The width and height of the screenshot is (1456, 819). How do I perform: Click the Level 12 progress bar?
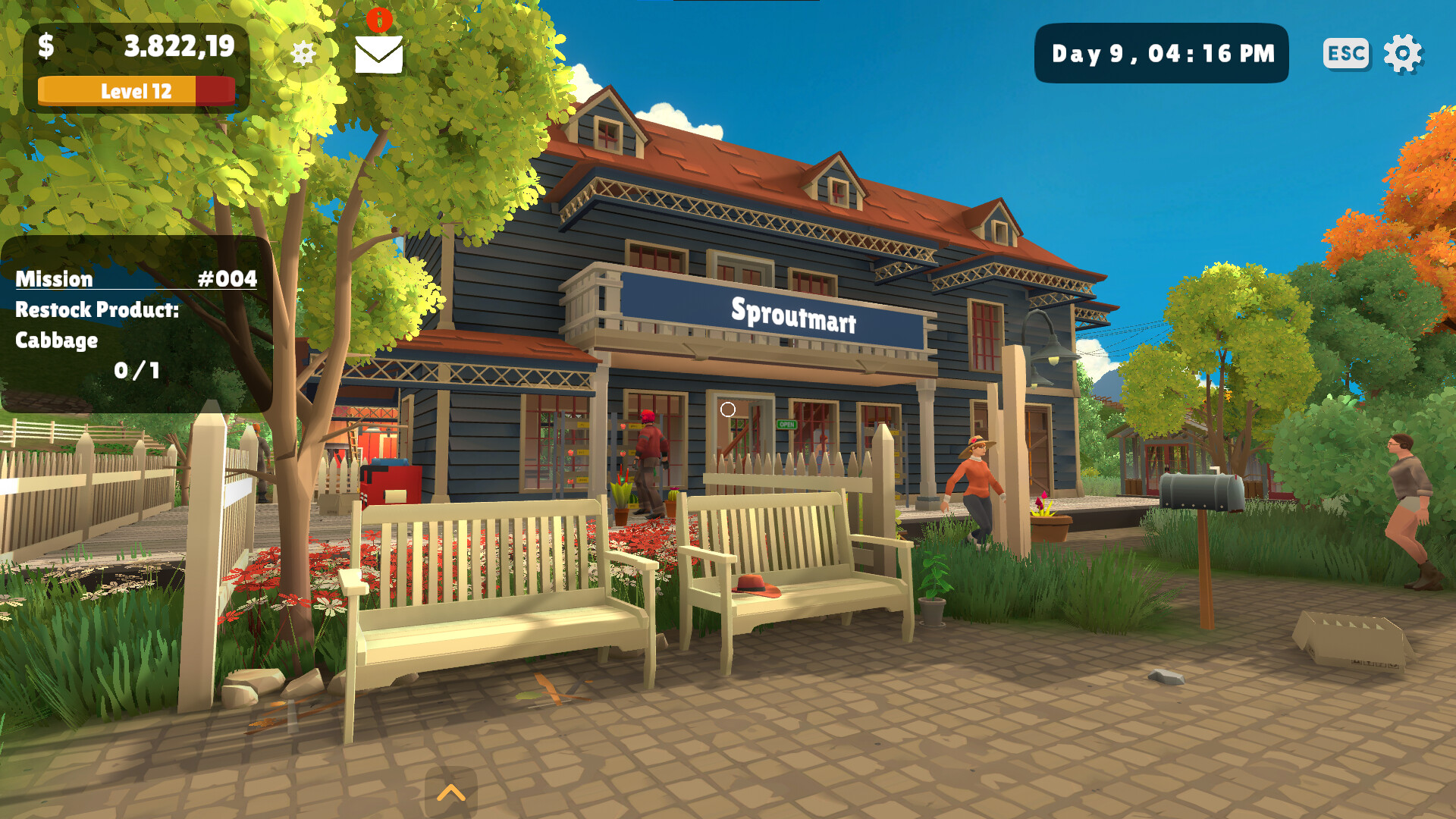tap(136, 91)
